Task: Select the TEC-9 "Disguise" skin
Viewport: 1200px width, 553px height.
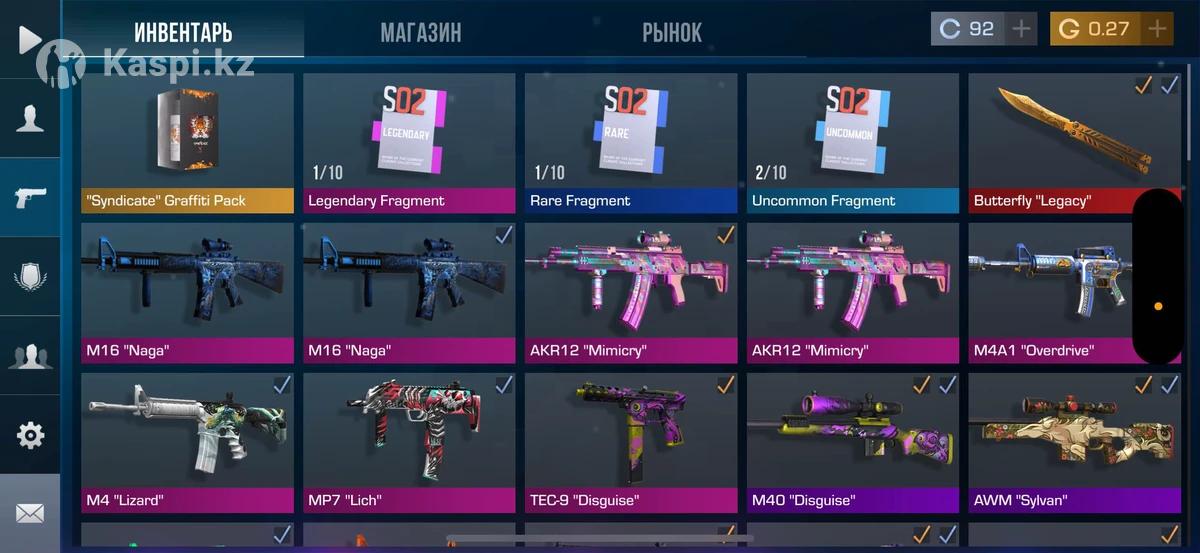Action: point(631,443)
